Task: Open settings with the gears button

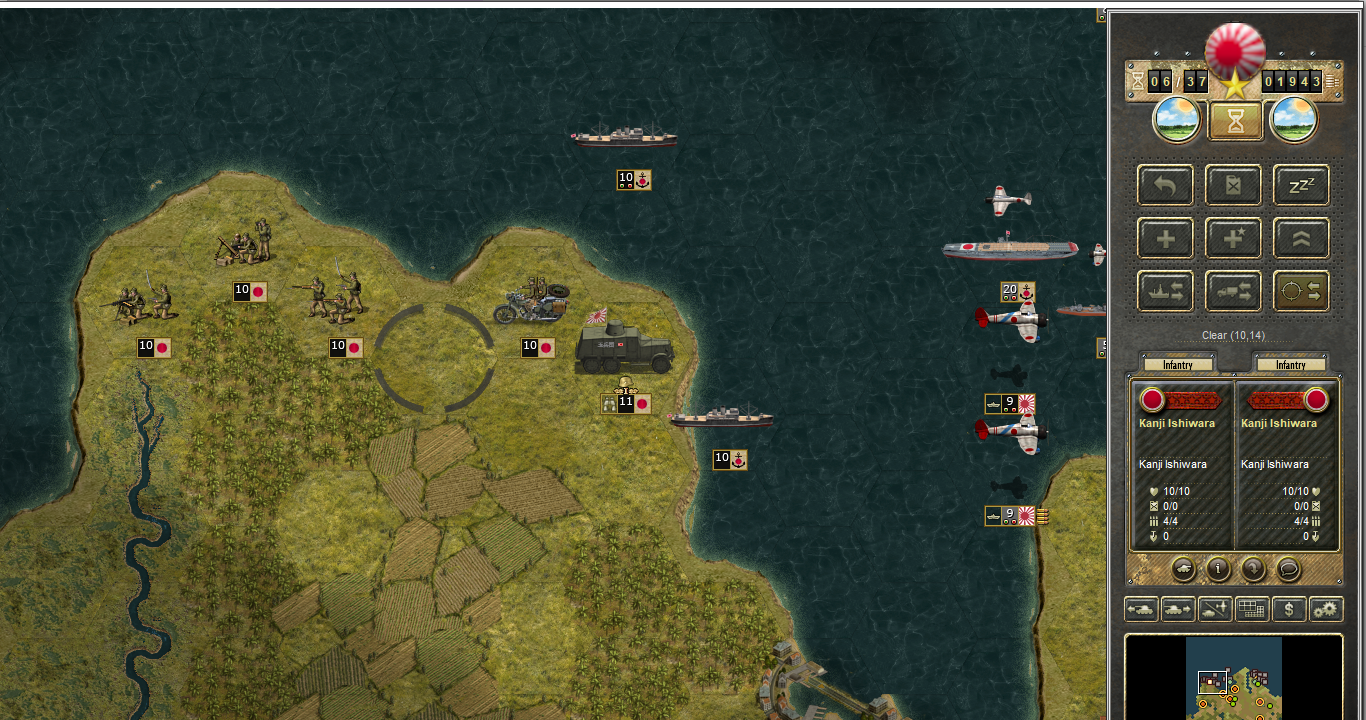Action: 1326,608
